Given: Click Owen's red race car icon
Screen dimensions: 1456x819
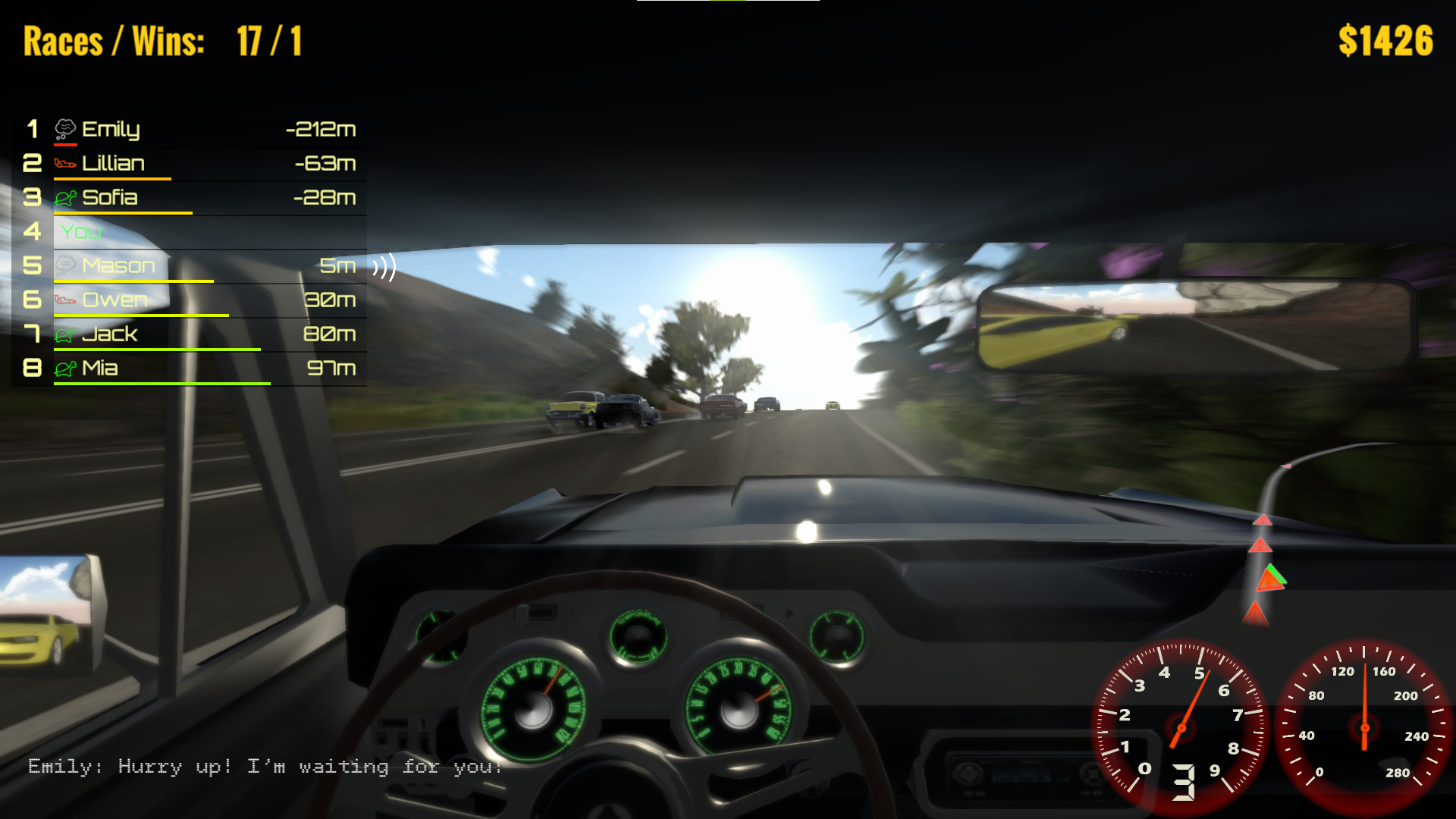Looking at the screenshot, I should coord(67,300).
